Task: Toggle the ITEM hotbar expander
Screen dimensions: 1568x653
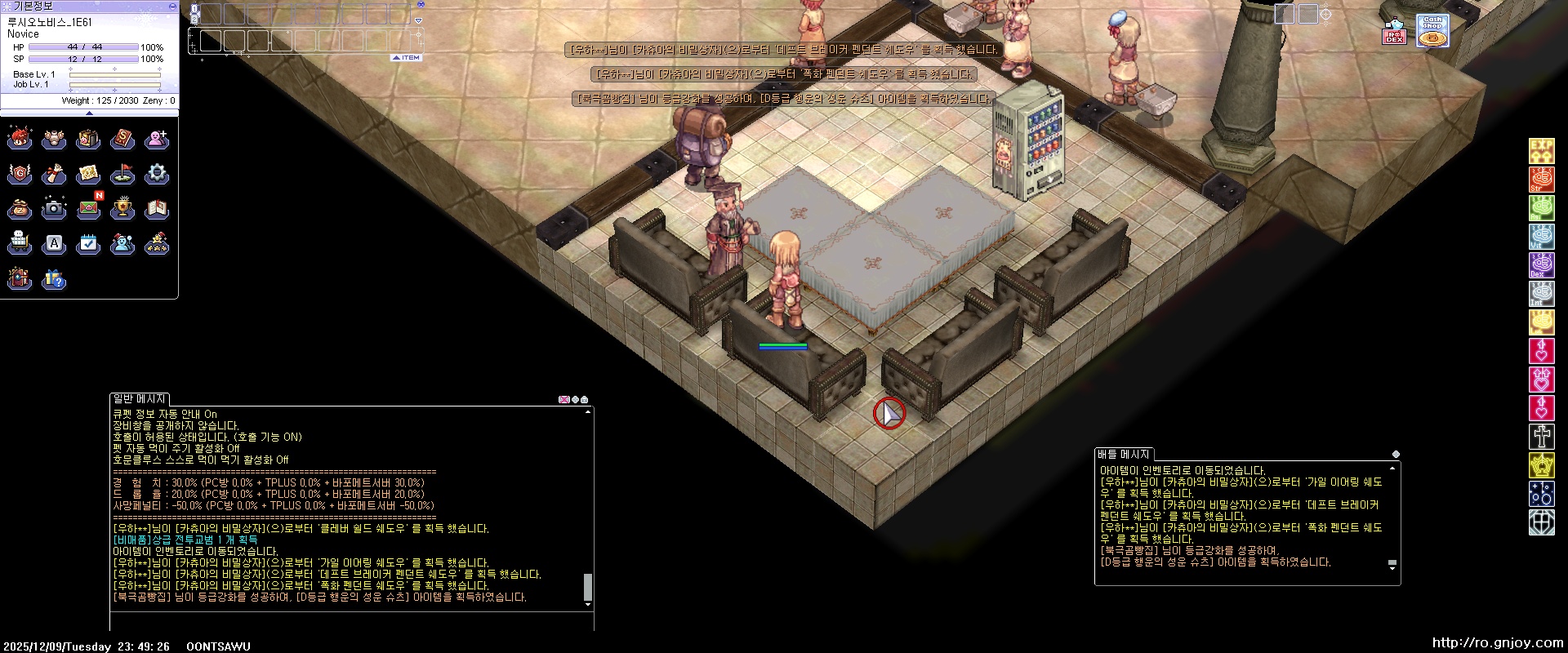Action: click(407, 58)
